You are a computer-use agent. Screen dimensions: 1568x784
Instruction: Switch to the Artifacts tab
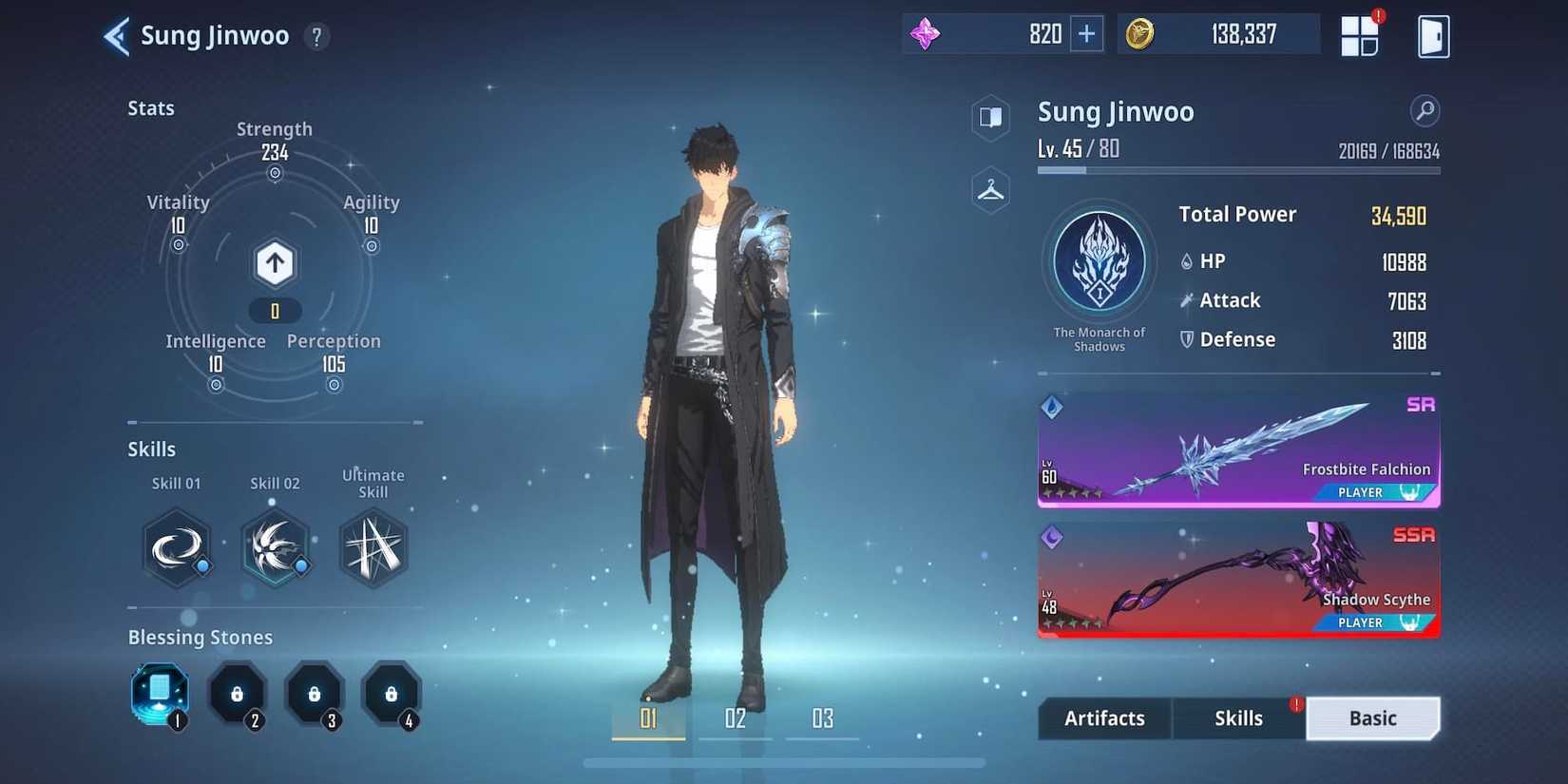point(1103,718)
